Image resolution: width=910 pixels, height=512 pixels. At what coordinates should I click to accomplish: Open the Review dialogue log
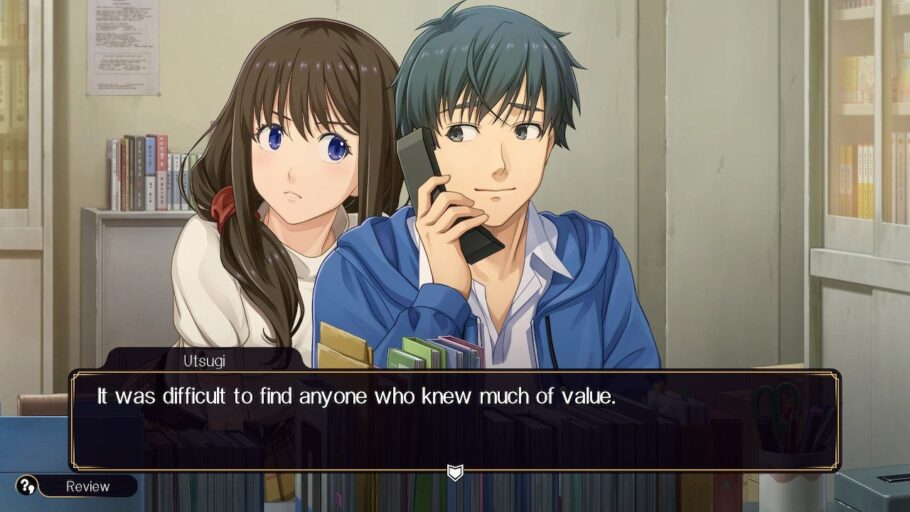[86, 487]
